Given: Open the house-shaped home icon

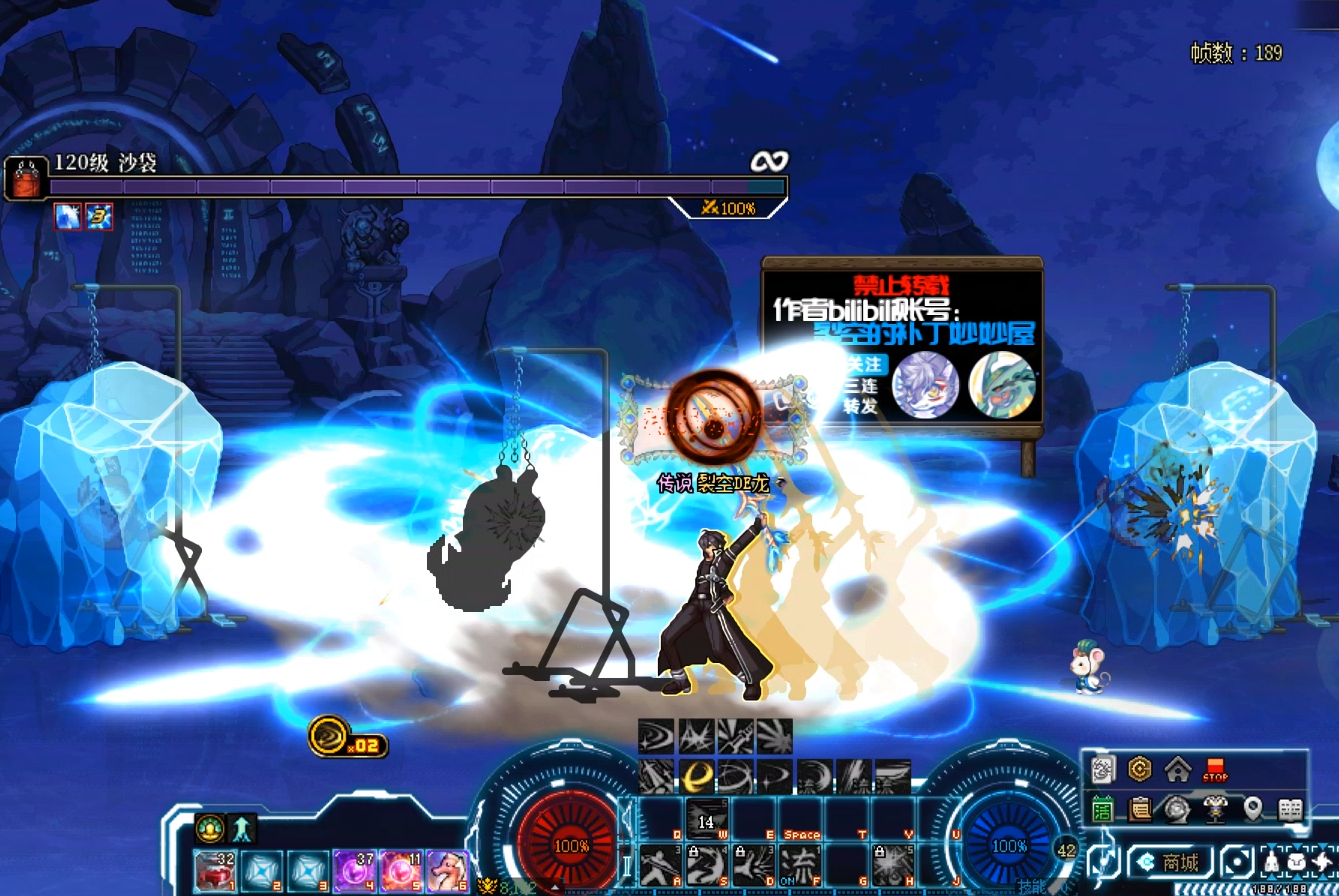Looking at the screenshot, I should [1178, 770].
